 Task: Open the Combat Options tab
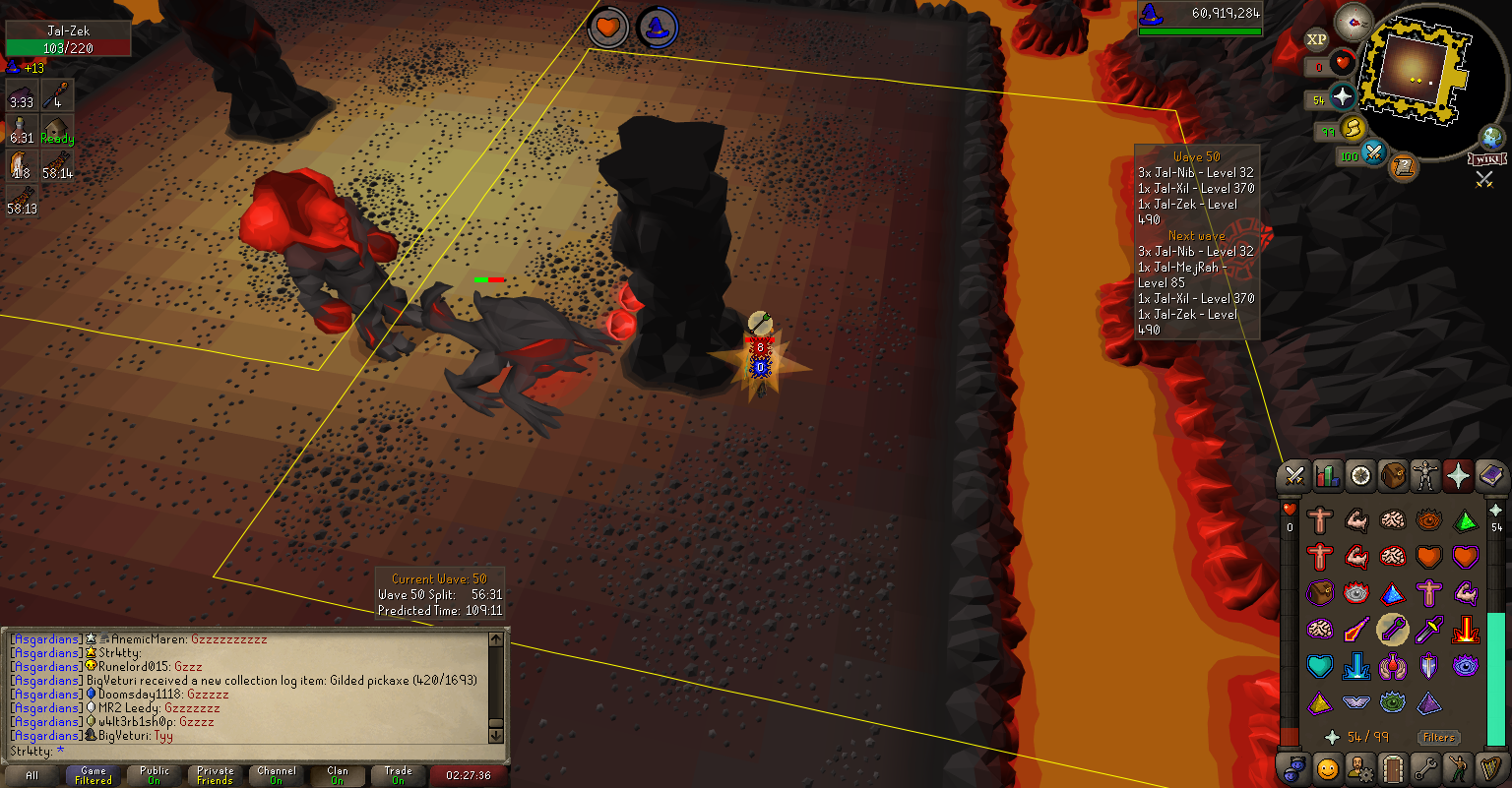tap(1294, 477)
